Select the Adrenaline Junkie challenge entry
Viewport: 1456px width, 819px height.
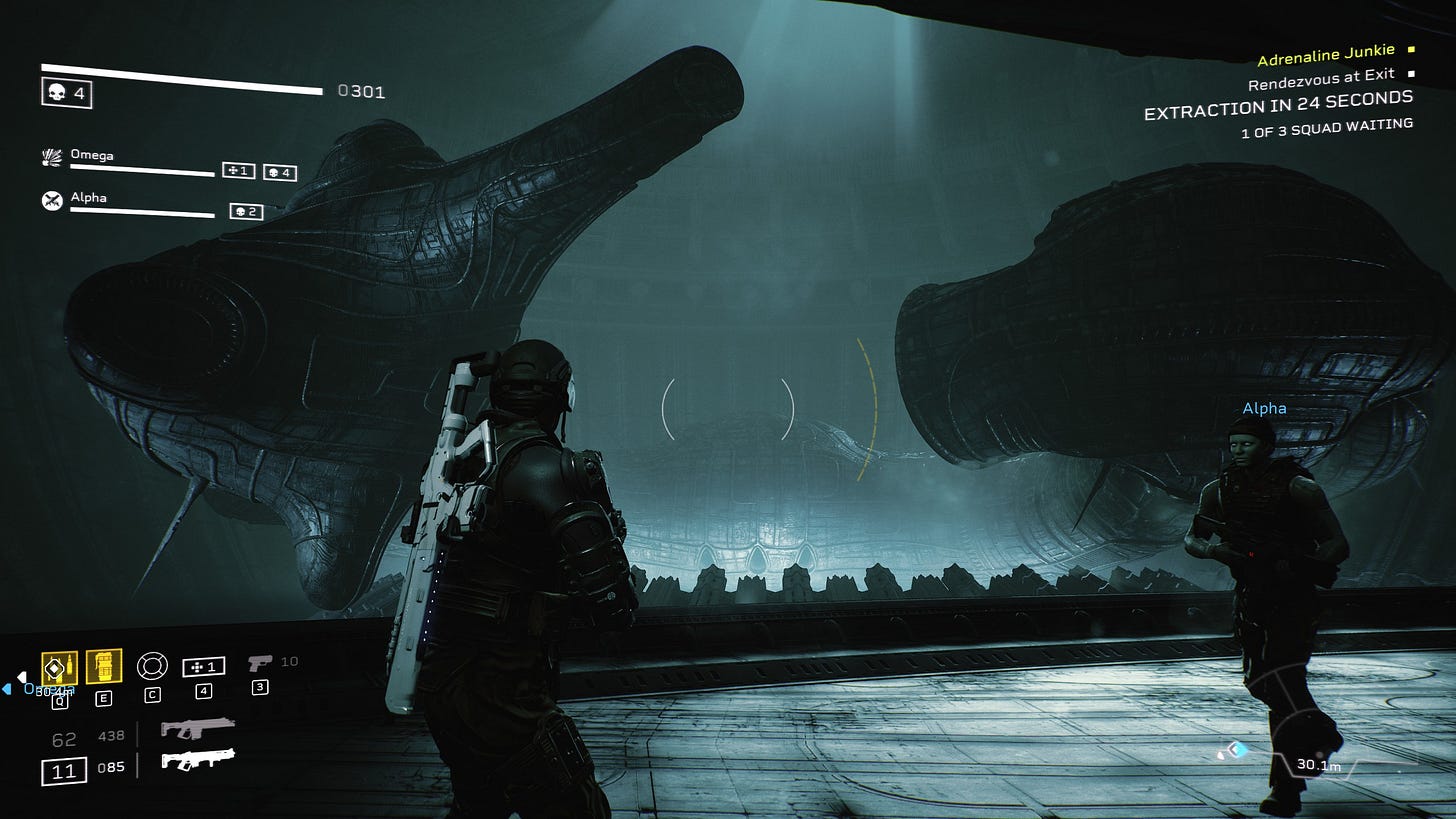point(1325,59)
